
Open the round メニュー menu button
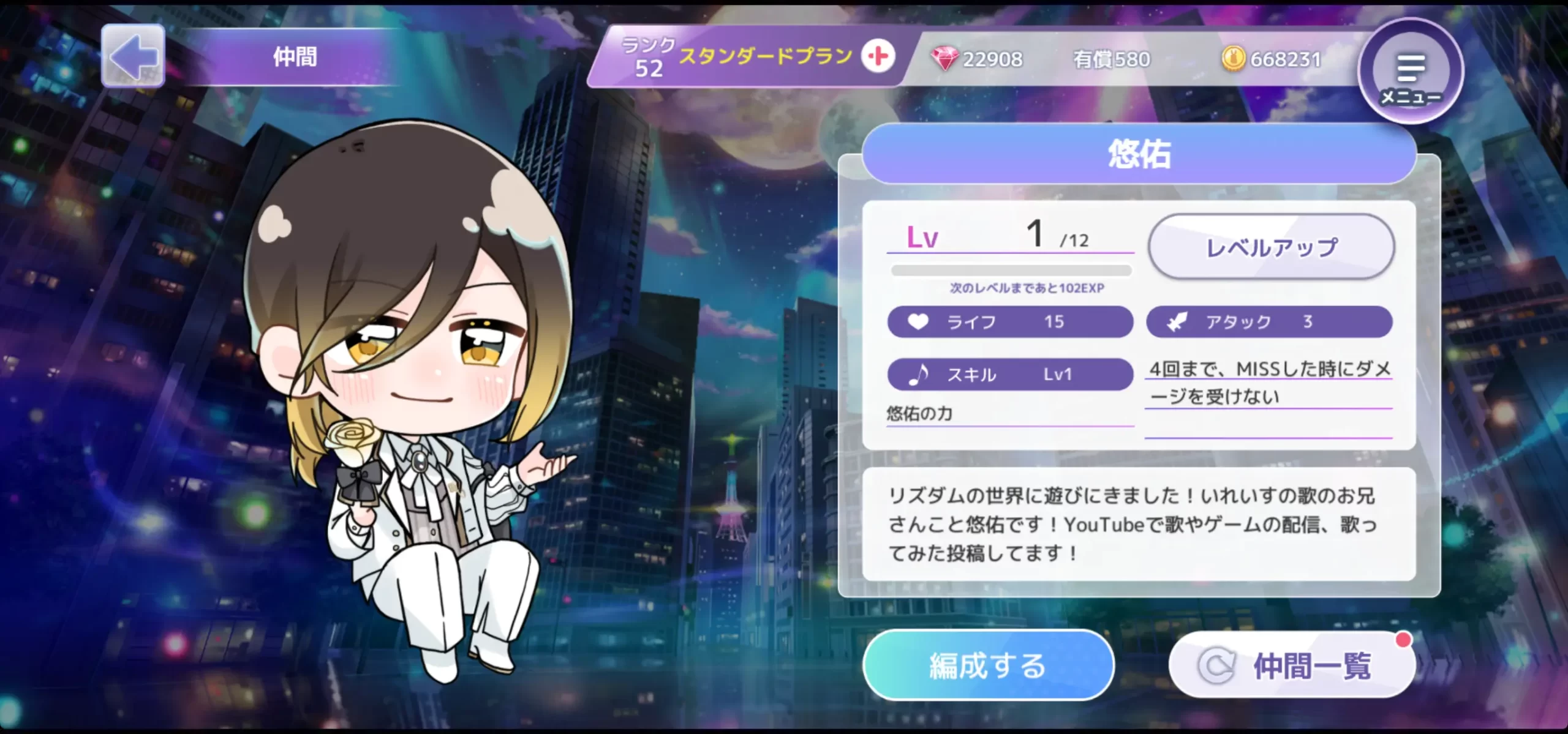point(1411,72)
